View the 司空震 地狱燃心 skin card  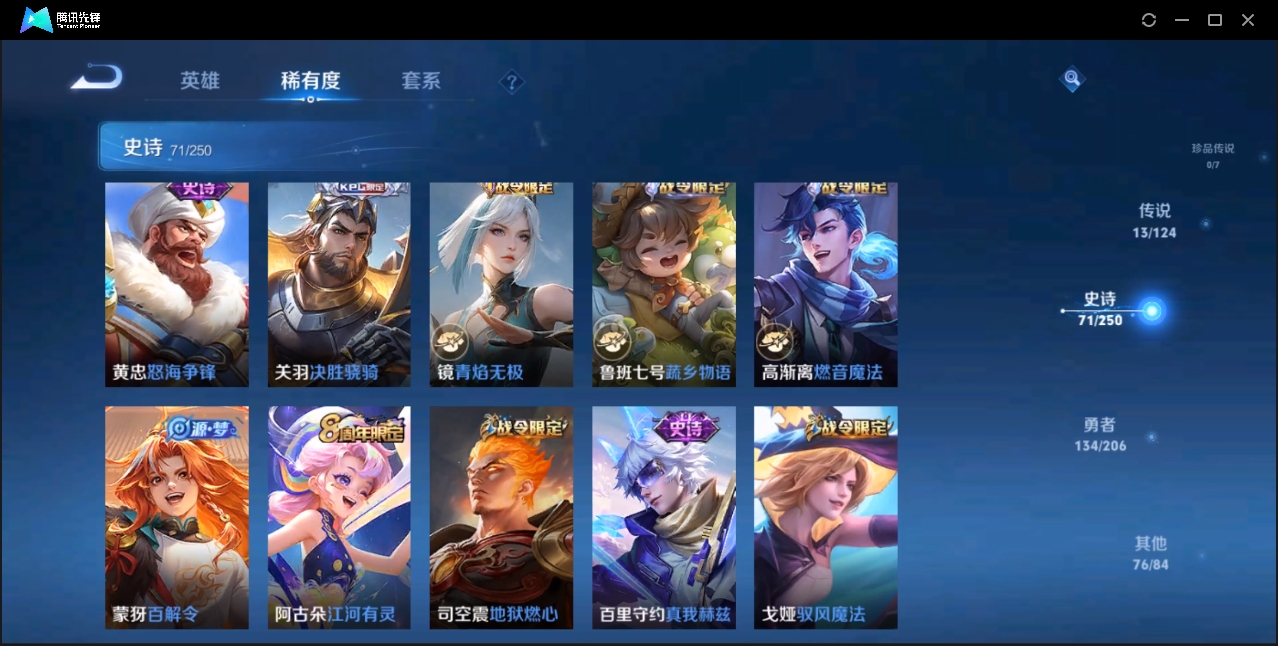[x=501, y=517]
